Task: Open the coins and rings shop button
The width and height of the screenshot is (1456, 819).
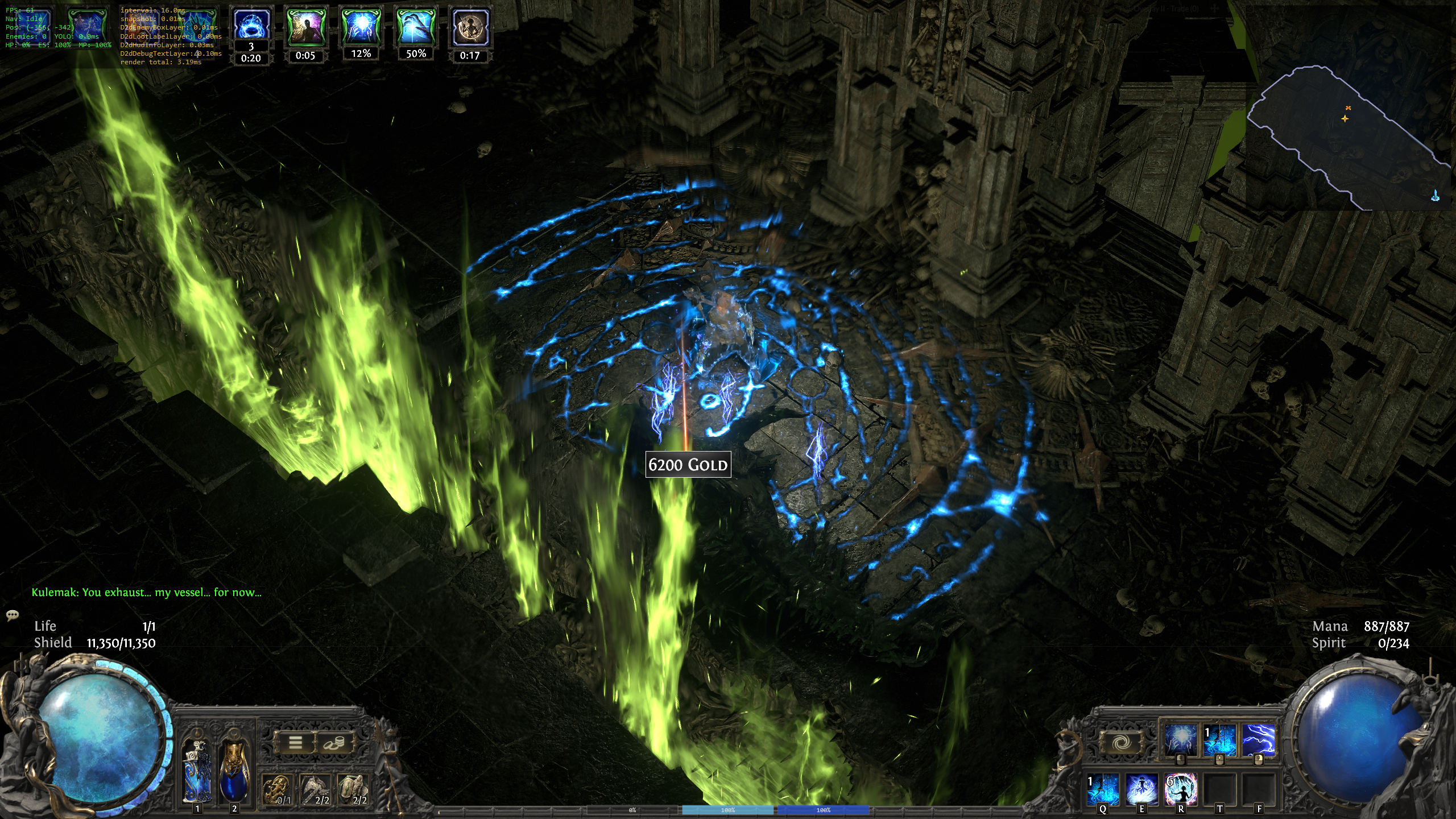Action: tap(334, 742)
